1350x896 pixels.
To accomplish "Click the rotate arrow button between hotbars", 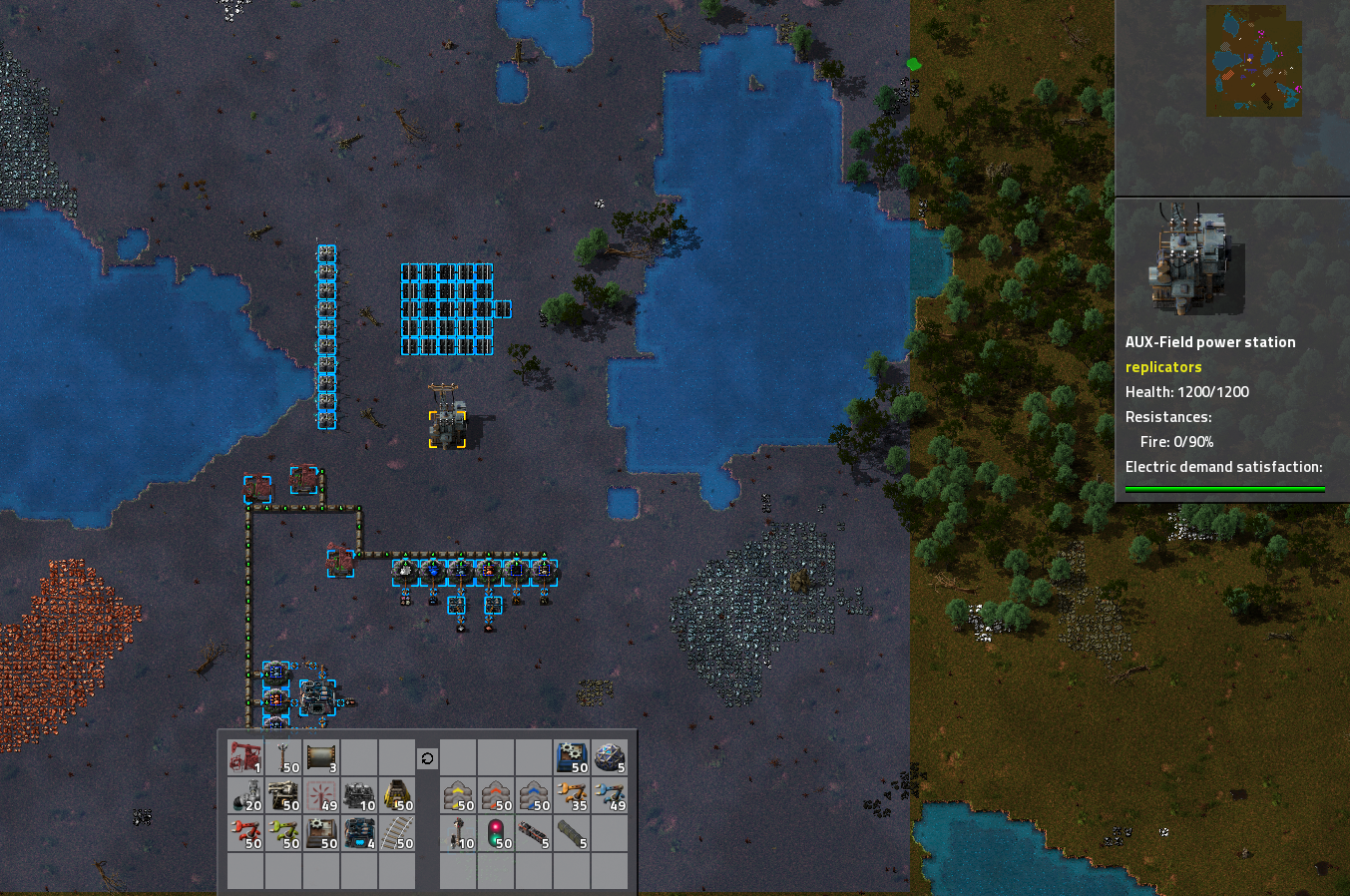I will [x=427, y=758].
